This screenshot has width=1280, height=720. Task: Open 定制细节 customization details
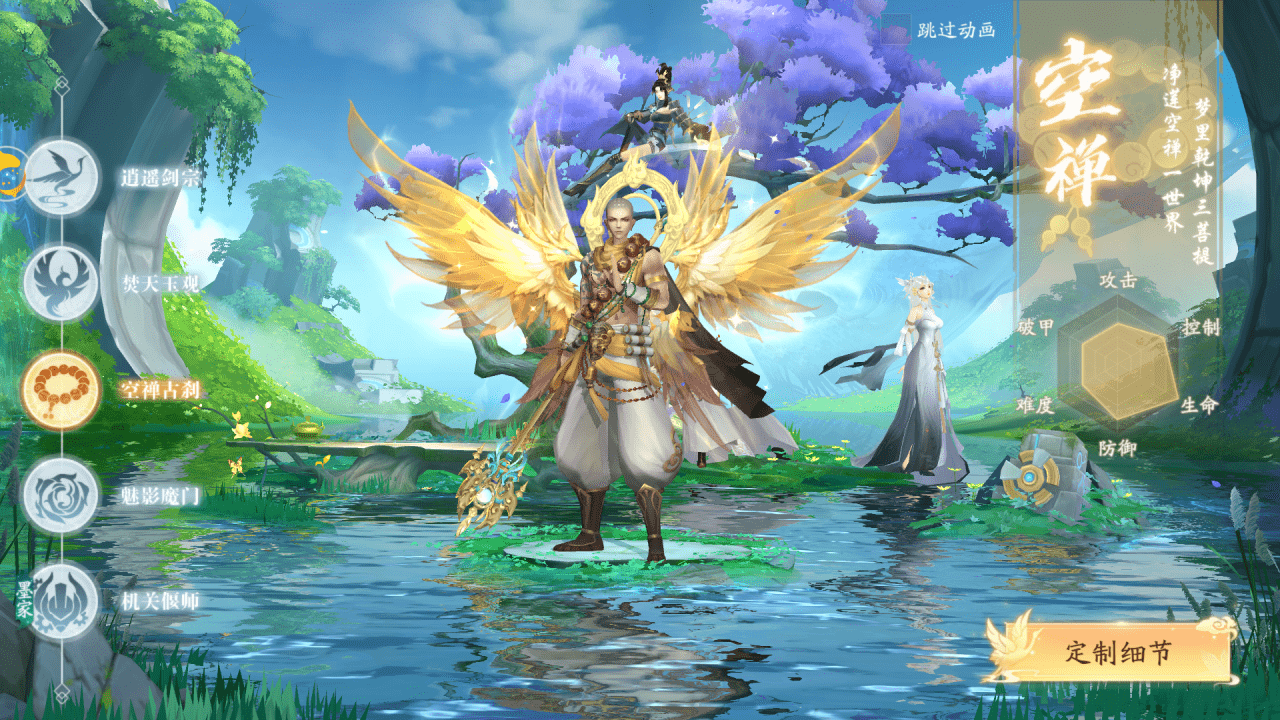(x=1116, y=653)
